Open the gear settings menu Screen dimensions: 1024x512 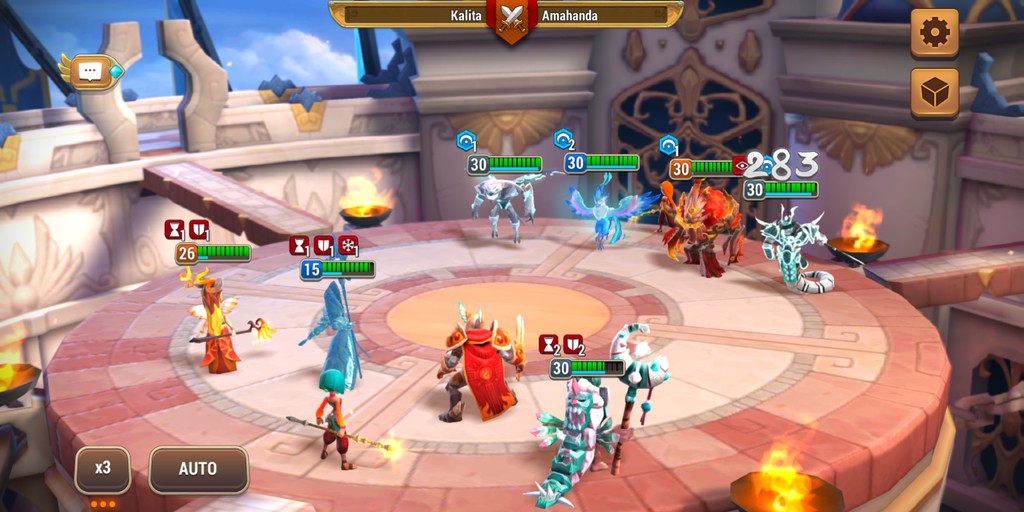pos(934,33)
